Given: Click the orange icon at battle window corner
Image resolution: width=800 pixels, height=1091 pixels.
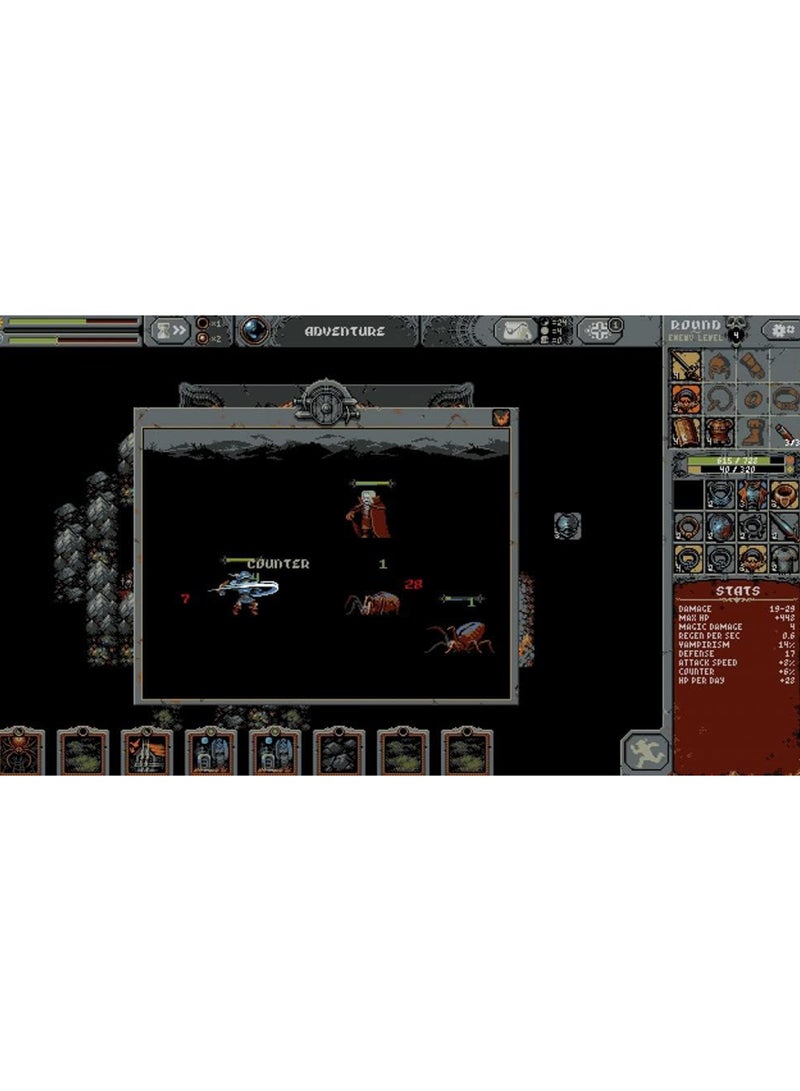Looking at the screenshot, I should coord(498,418).
